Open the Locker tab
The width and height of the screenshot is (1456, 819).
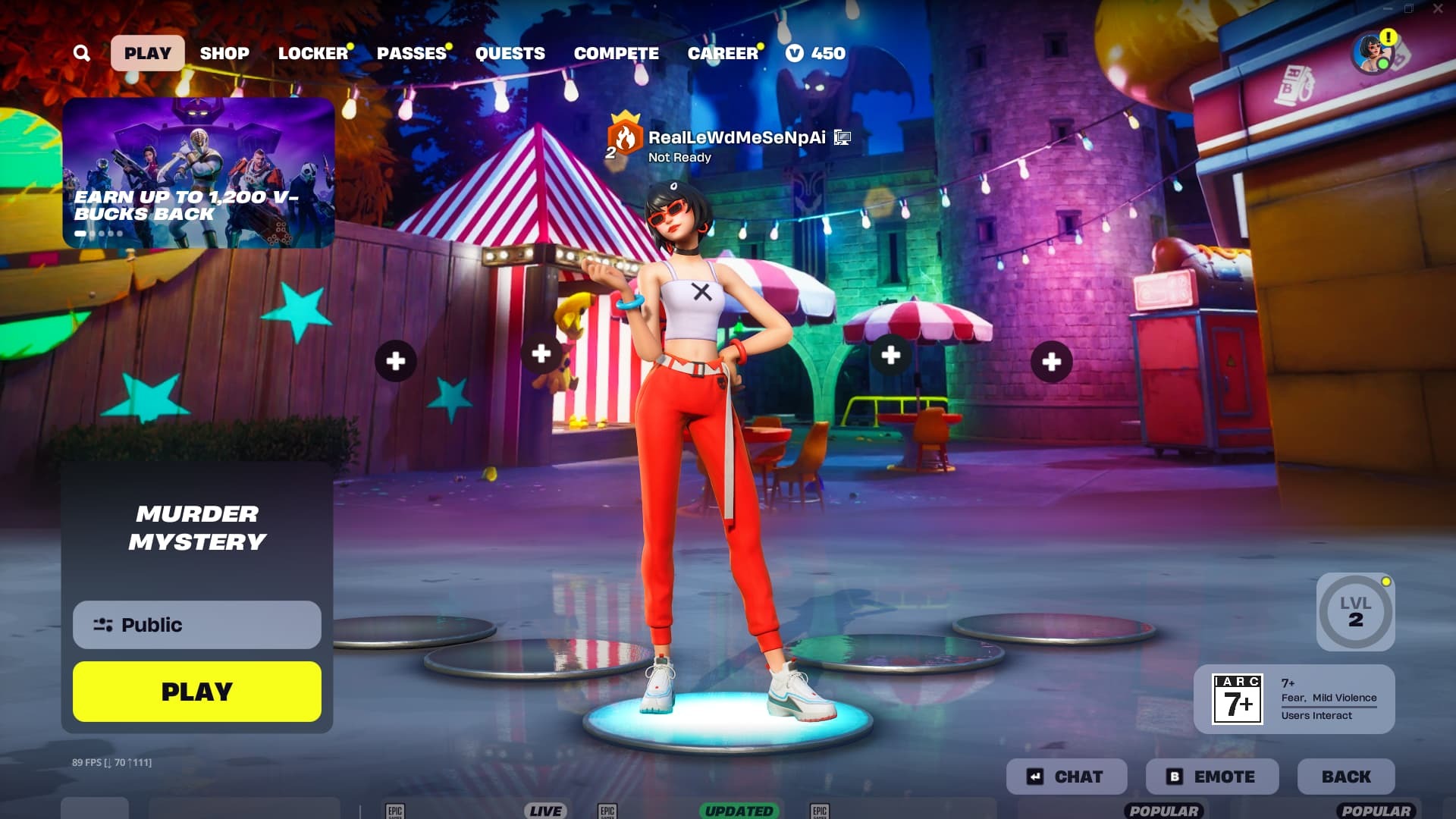312,53
